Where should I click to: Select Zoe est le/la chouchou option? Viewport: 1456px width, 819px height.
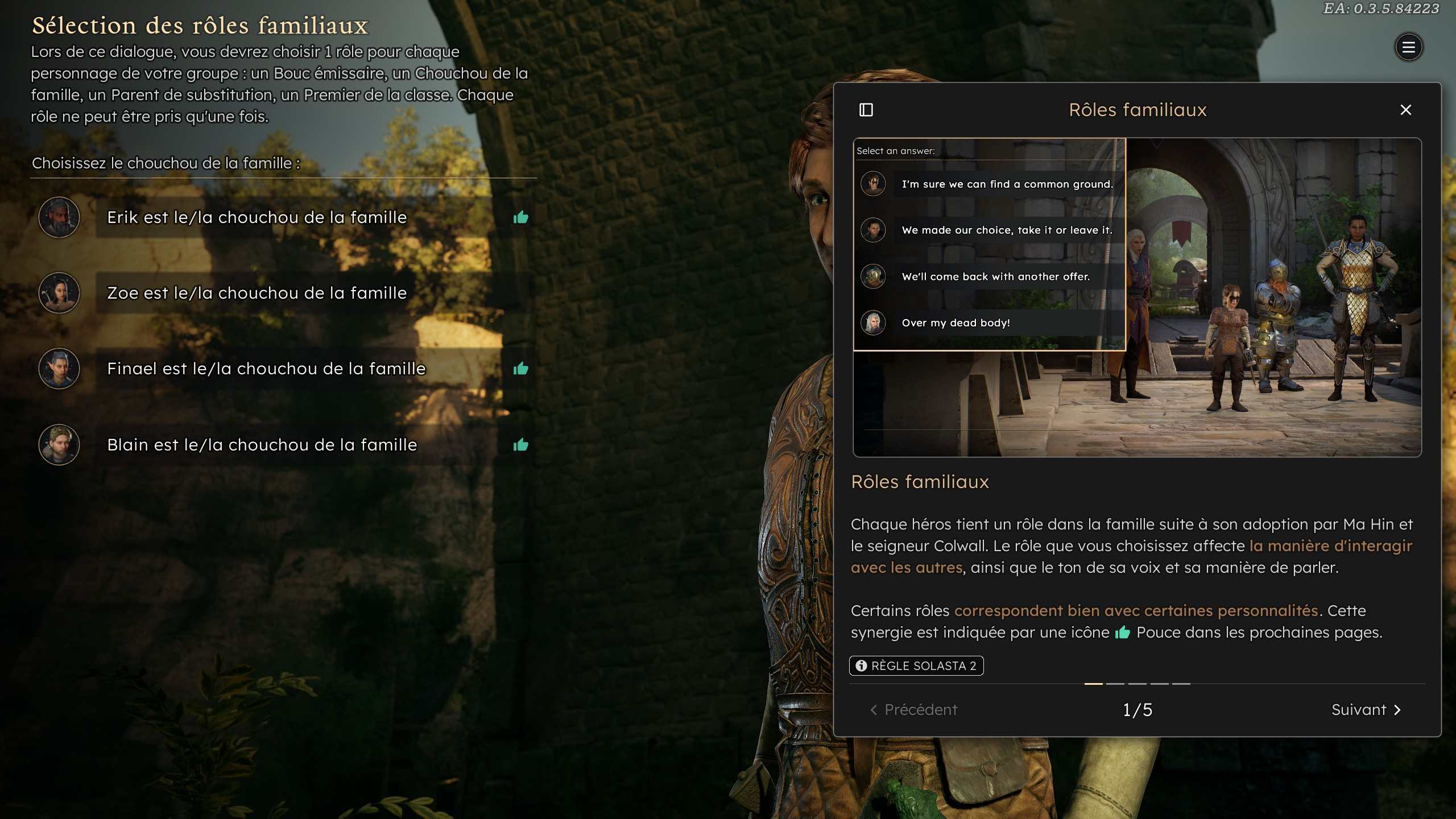tap(257, 293)
